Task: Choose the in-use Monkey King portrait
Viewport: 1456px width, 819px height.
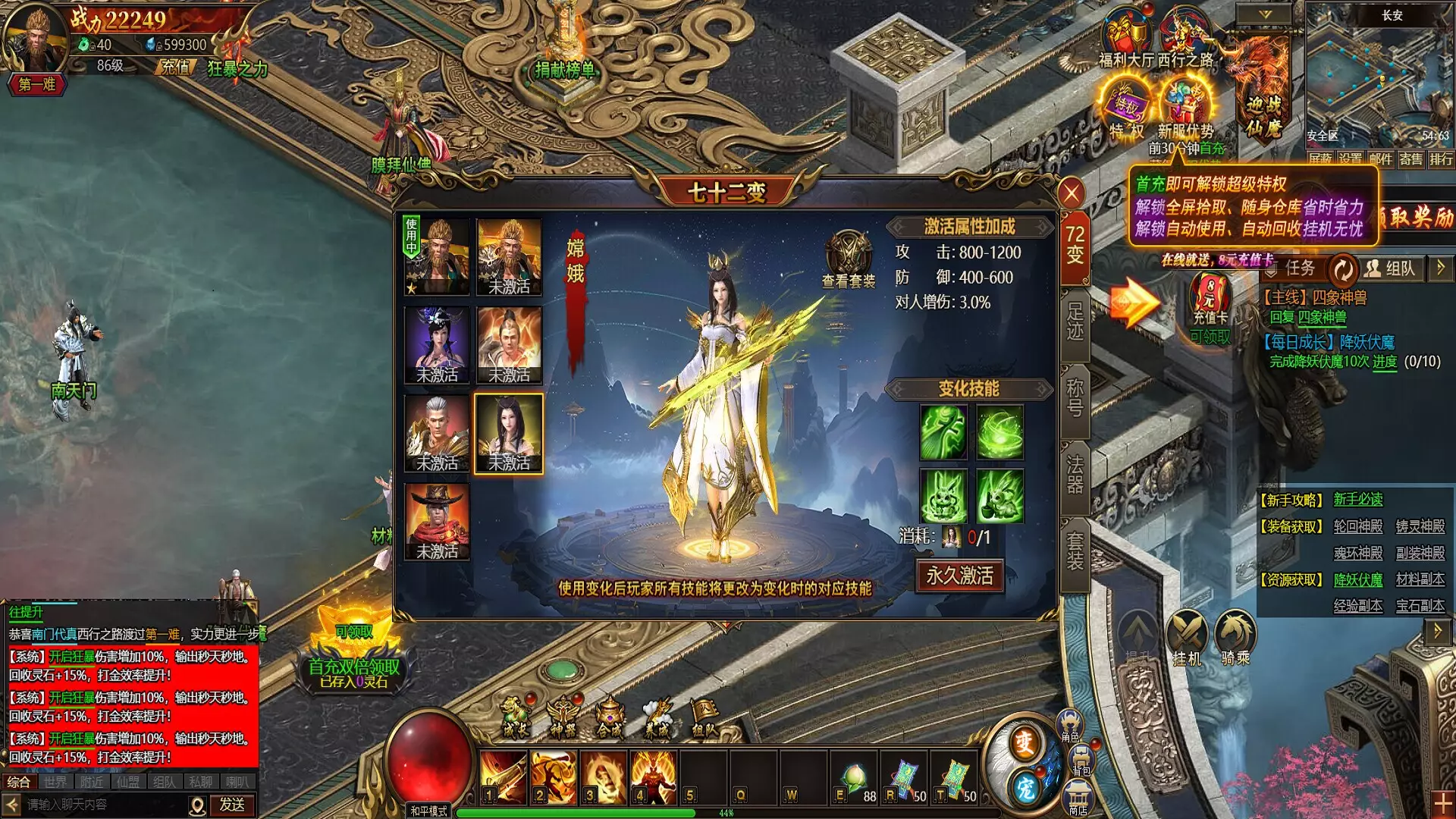Action: [x=437, y=256]
